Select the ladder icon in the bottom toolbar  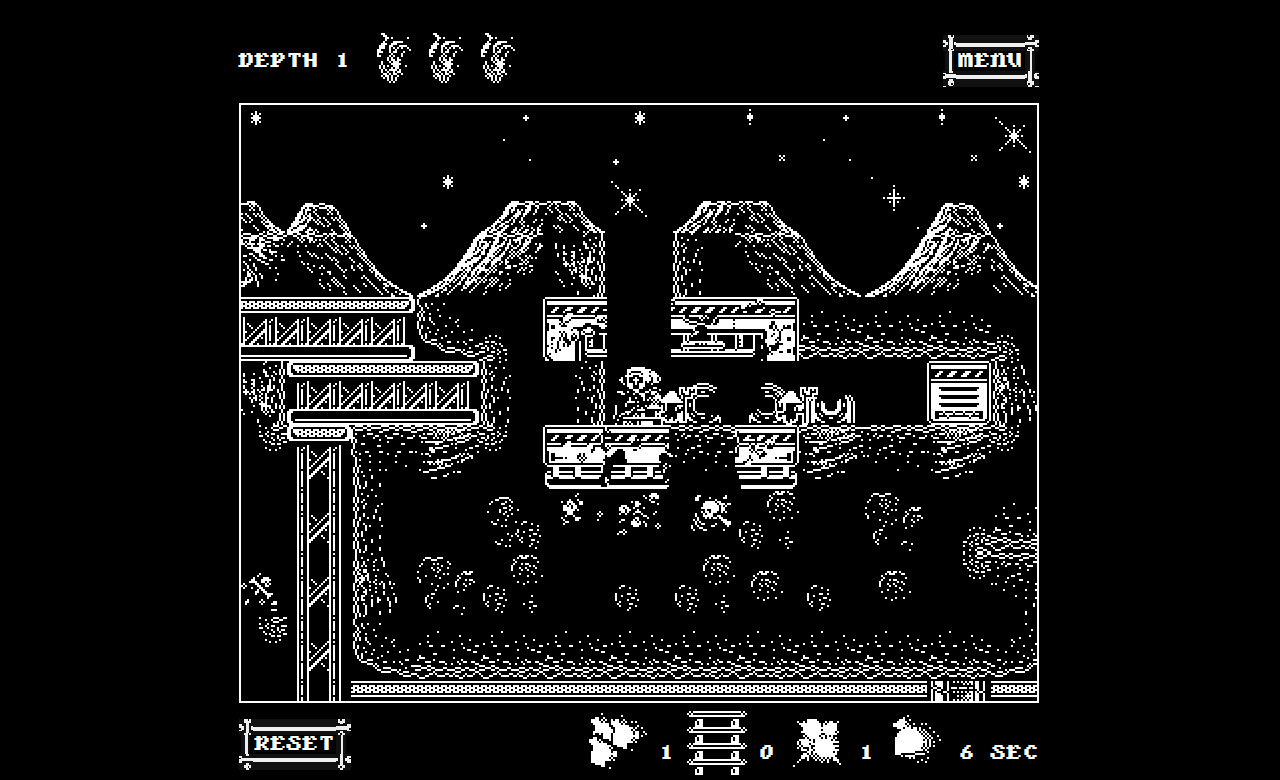point(716,745)
